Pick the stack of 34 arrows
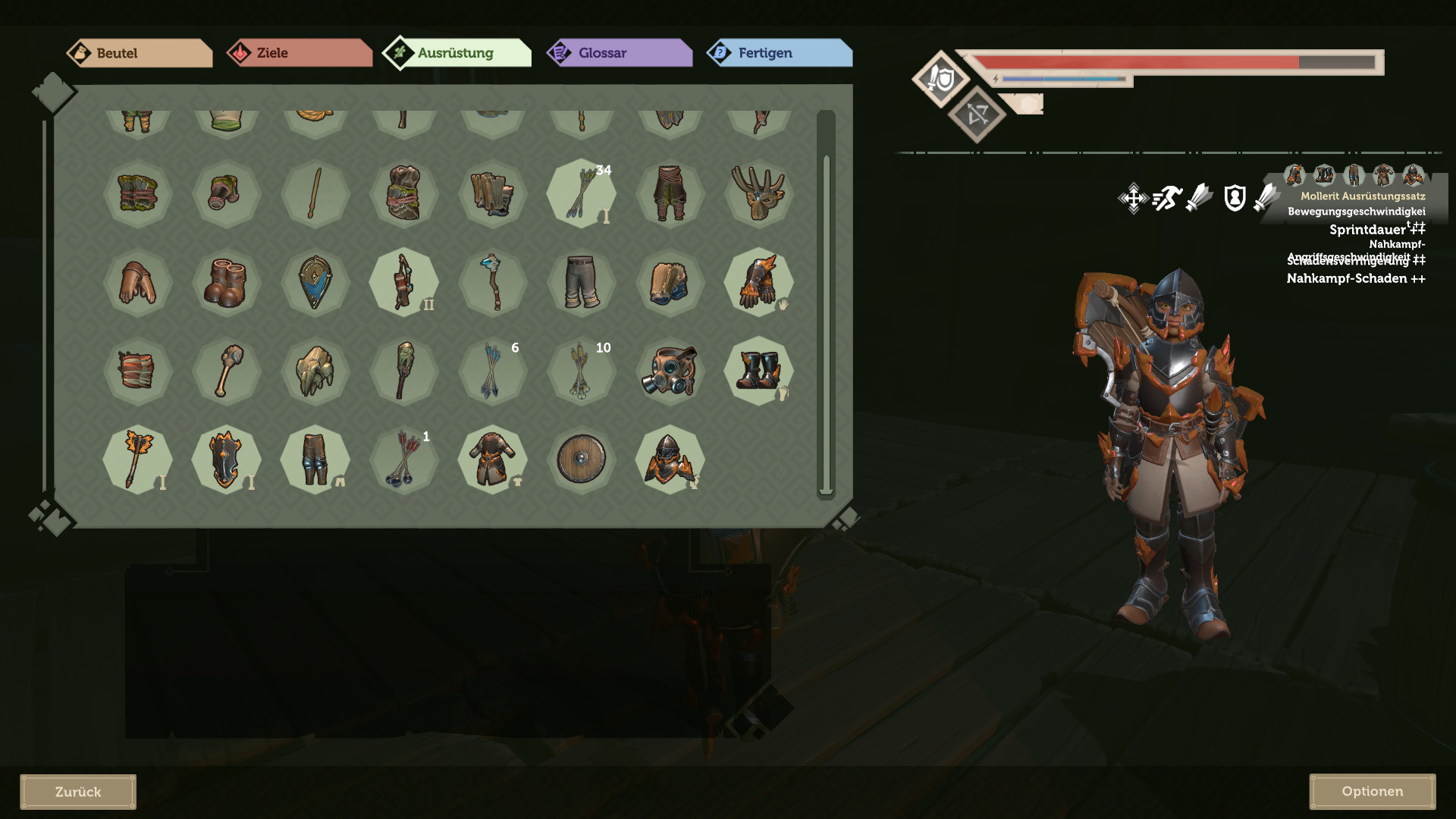1456x819 pixels. [x=582, y=193]
